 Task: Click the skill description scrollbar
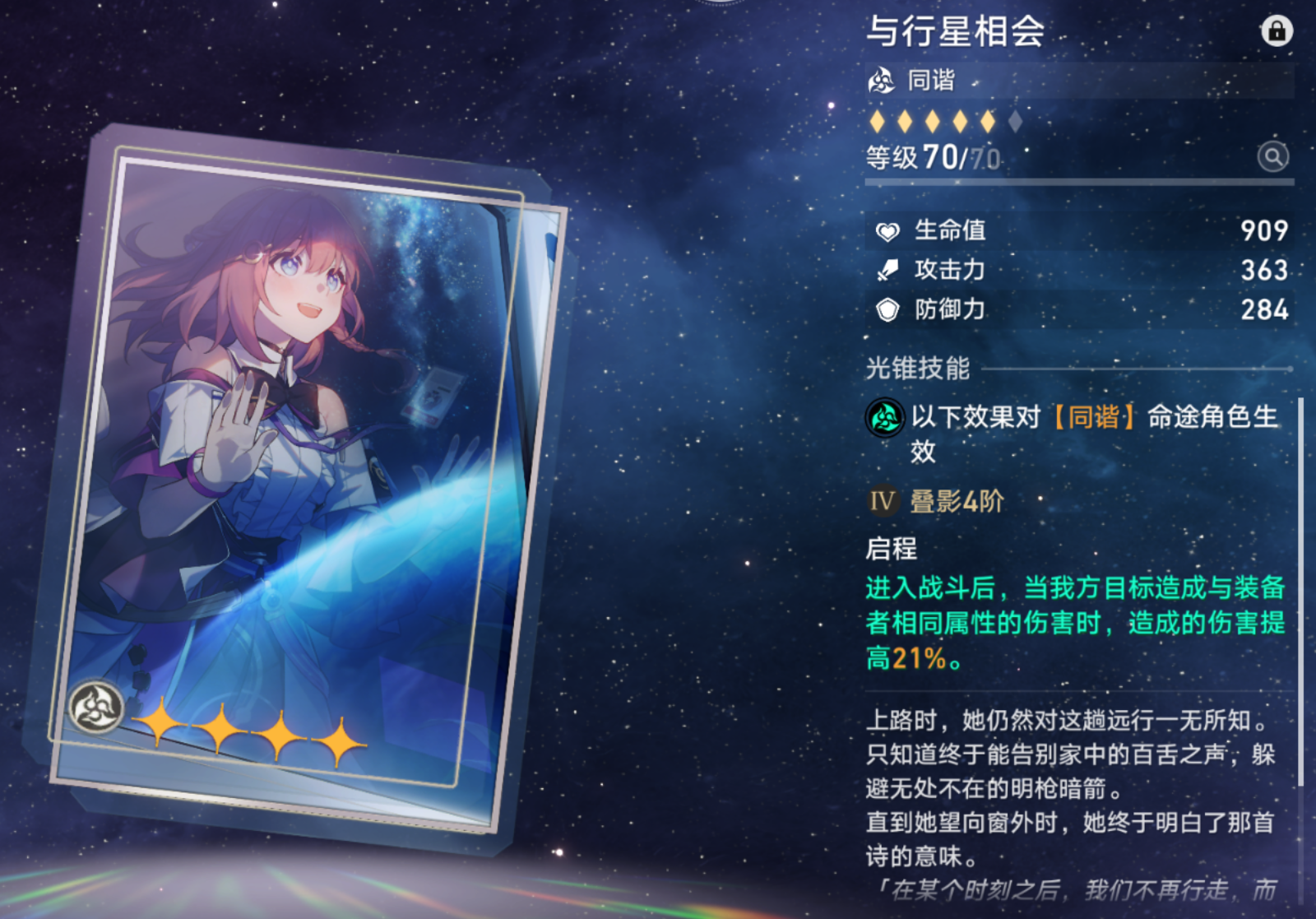coord(1300,592)
